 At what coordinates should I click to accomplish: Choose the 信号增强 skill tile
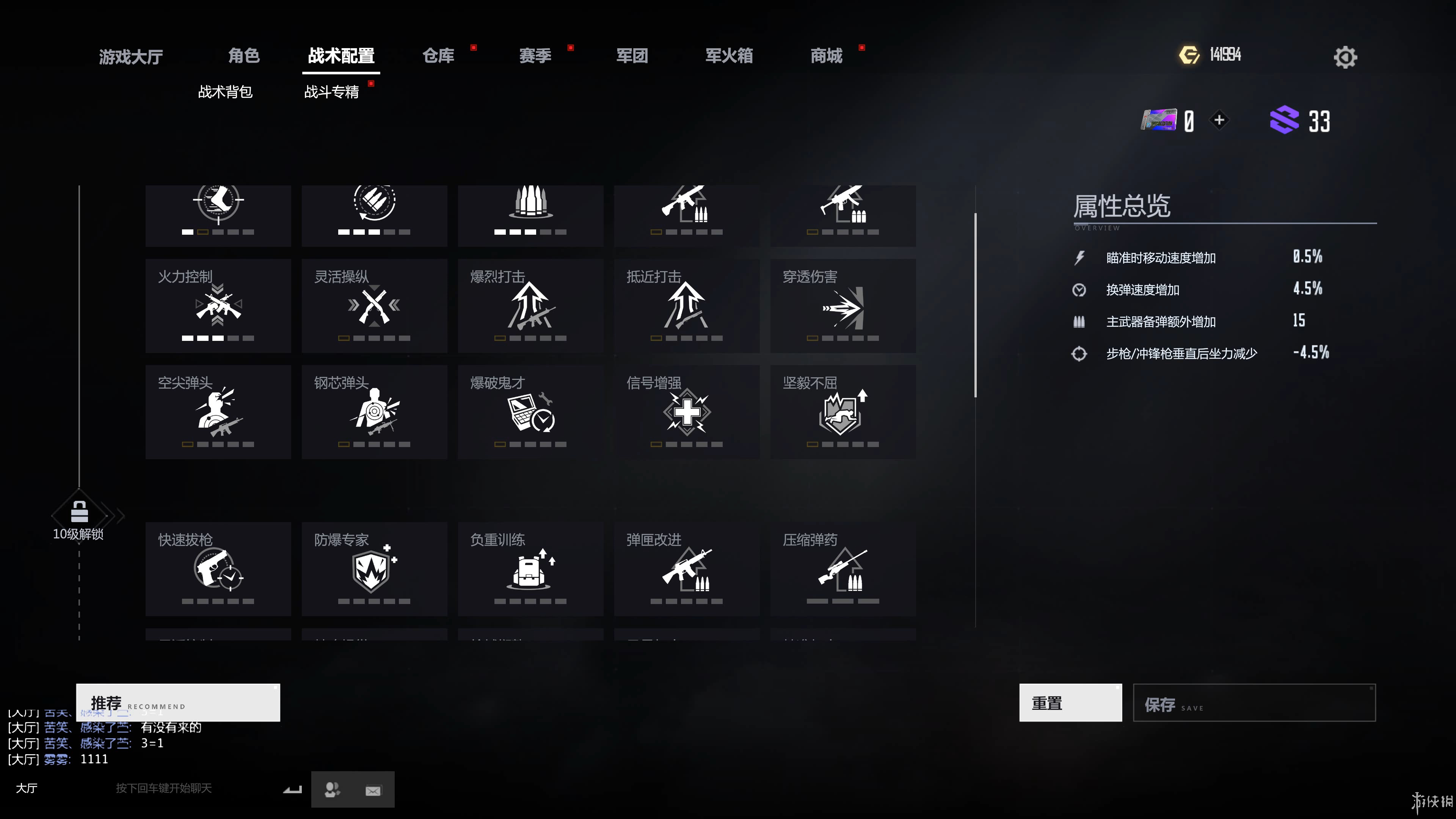[x=687, y=411]
